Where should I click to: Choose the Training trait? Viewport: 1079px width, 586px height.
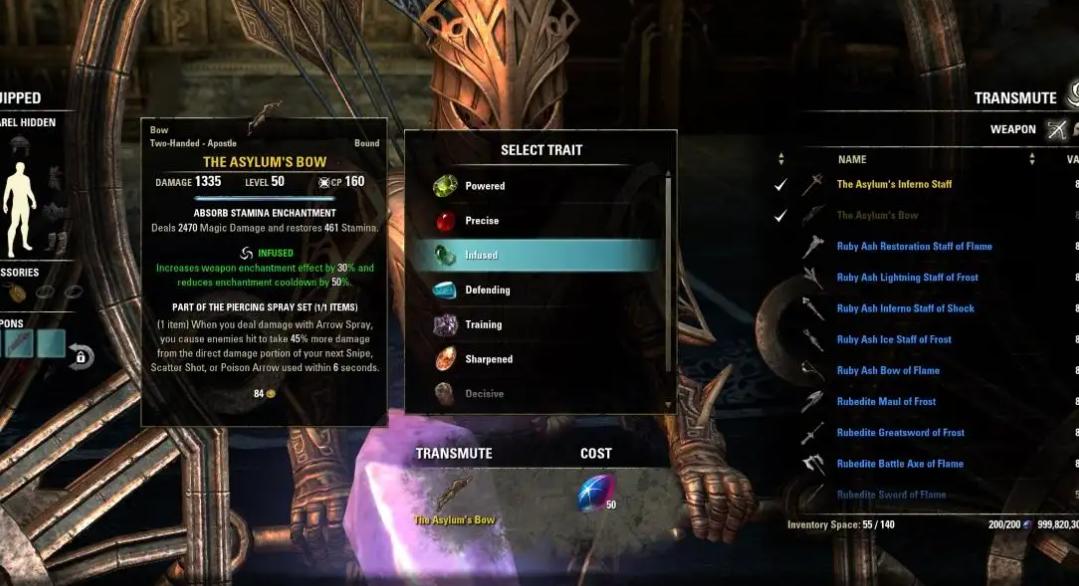tap(483, 325)
